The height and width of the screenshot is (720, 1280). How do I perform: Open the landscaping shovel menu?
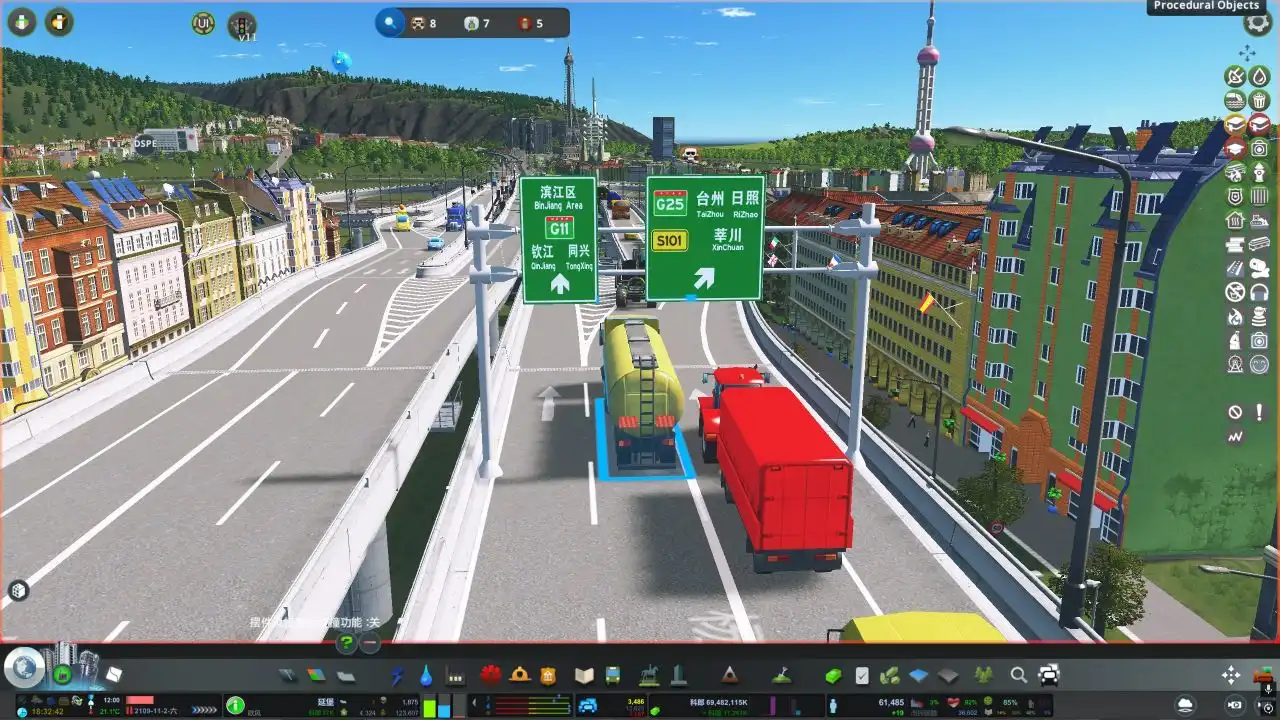[x=785, y=676]
